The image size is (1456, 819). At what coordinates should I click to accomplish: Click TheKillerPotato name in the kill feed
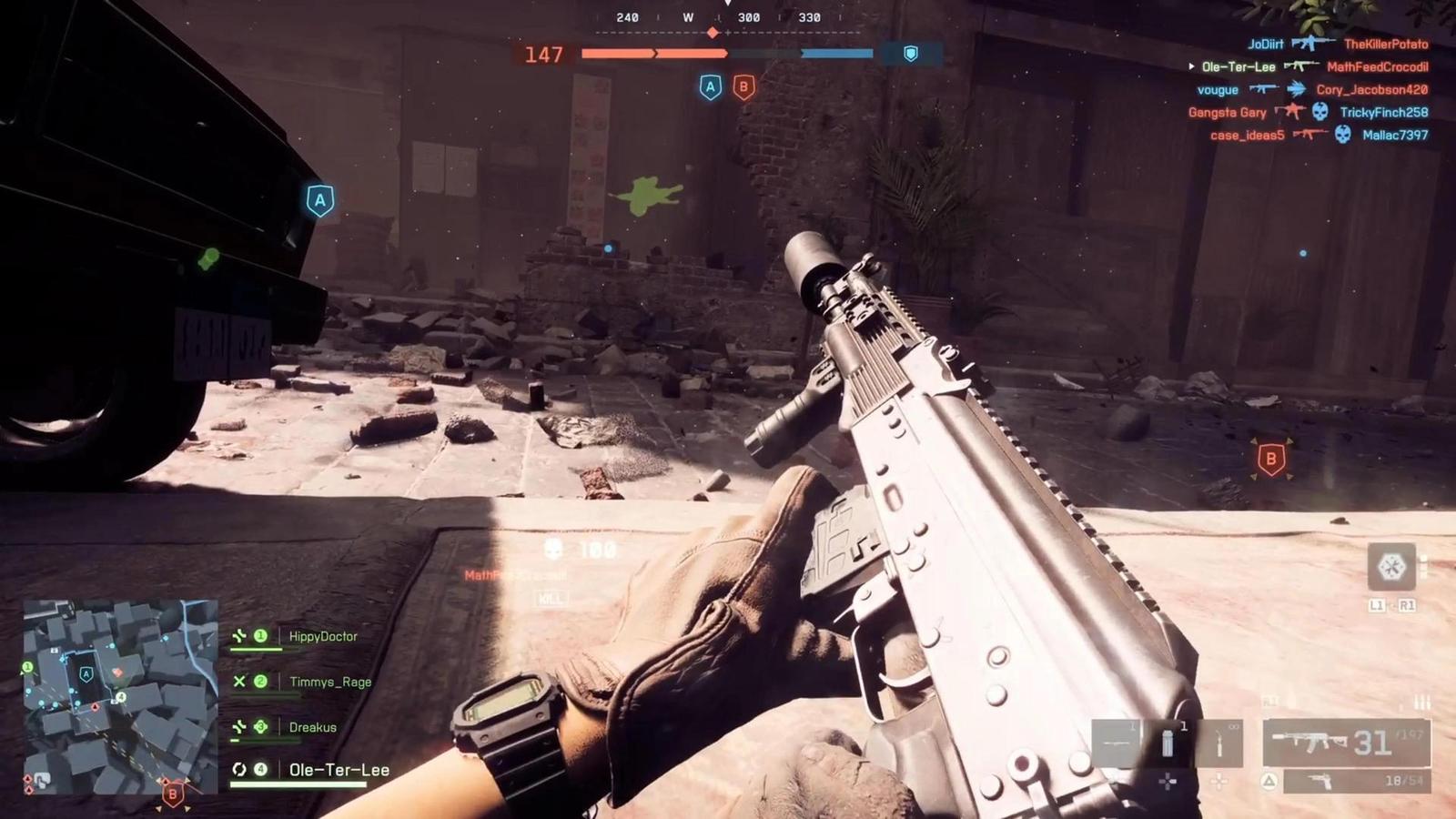click(x=1385, y=44)
